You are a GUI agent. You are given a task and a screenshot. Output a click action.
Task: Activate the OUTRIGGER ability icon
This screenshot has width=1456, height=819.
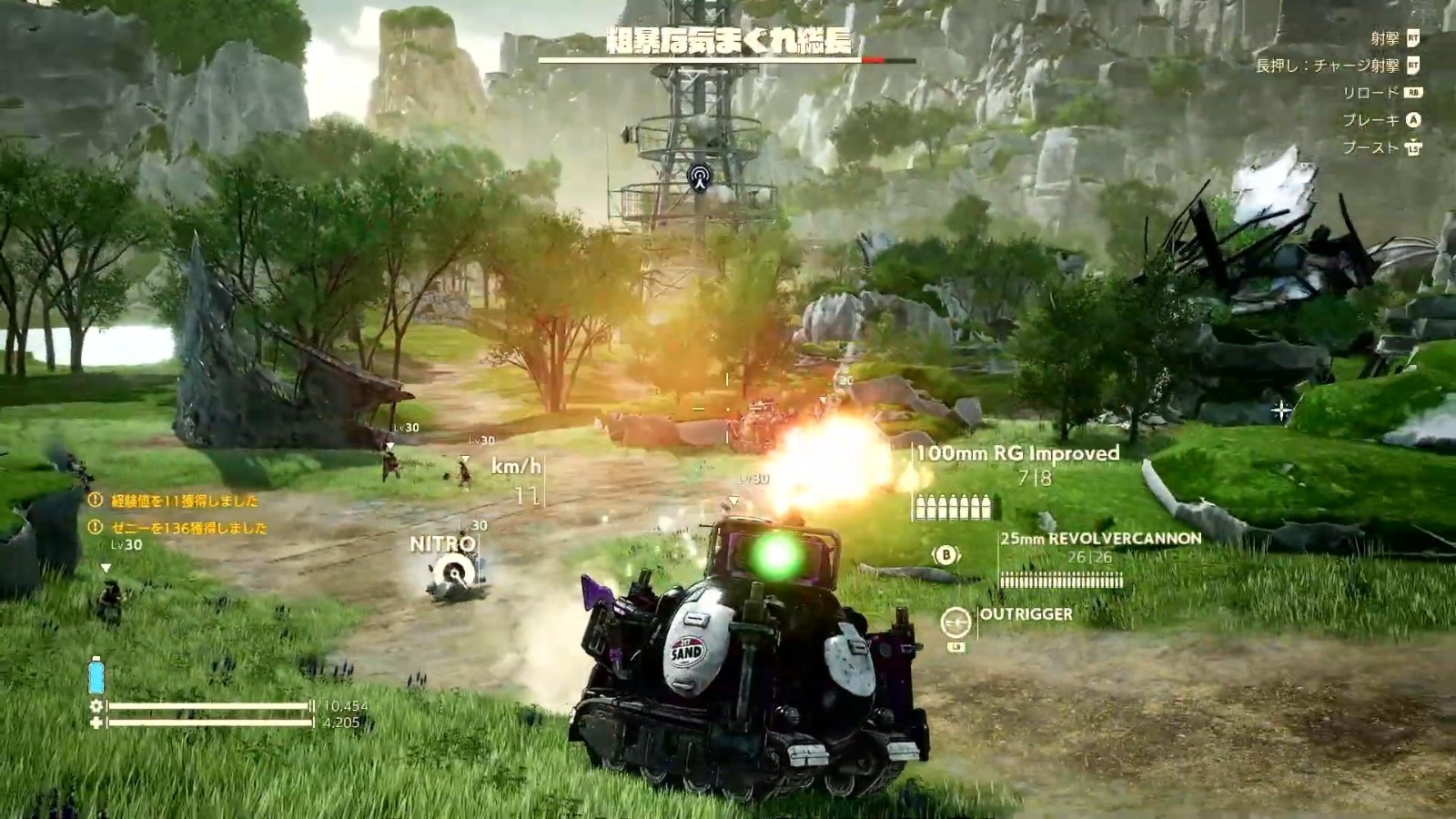tap(955, 622)
